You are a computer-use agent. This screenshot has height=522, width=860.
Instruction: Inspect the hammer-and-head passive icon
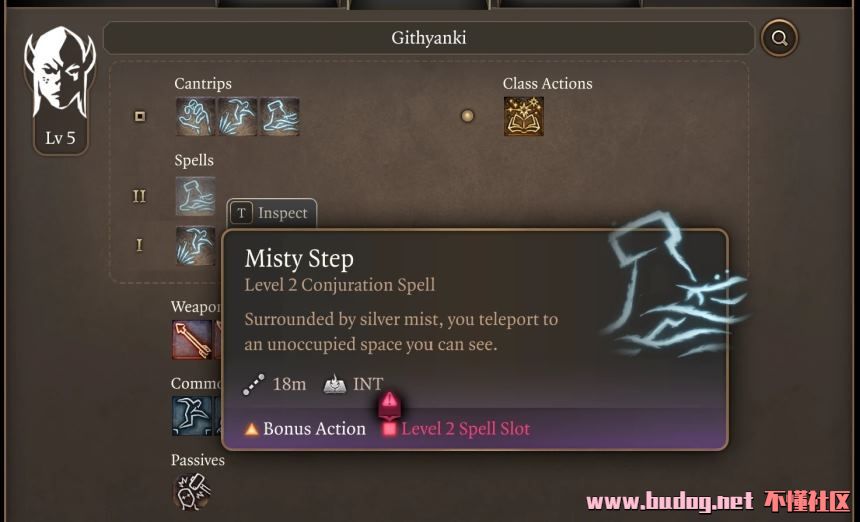click(x=190, y=492)
